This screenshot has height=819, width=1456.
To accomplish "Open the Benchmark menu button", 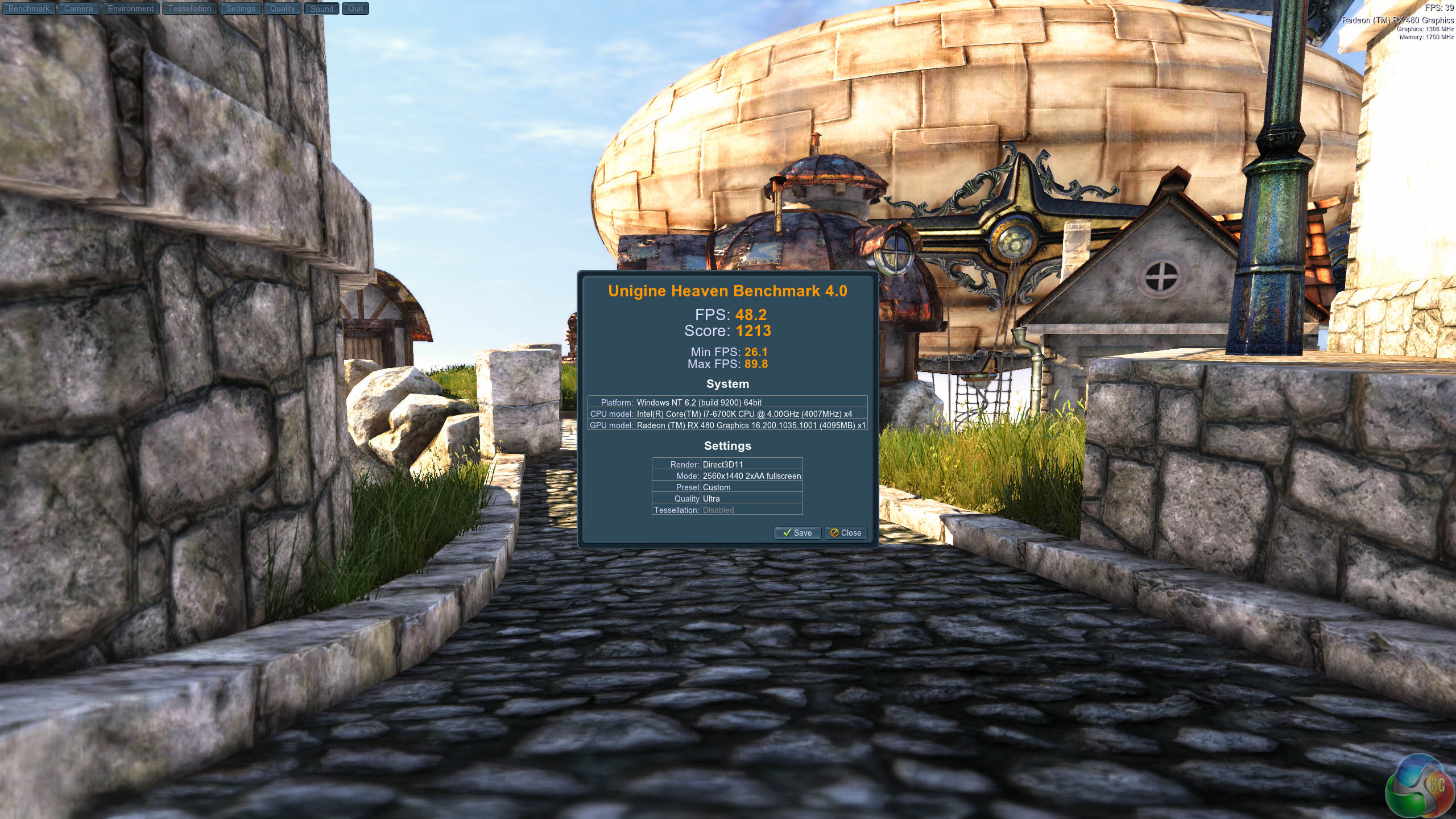I will [x=28, y=9].
